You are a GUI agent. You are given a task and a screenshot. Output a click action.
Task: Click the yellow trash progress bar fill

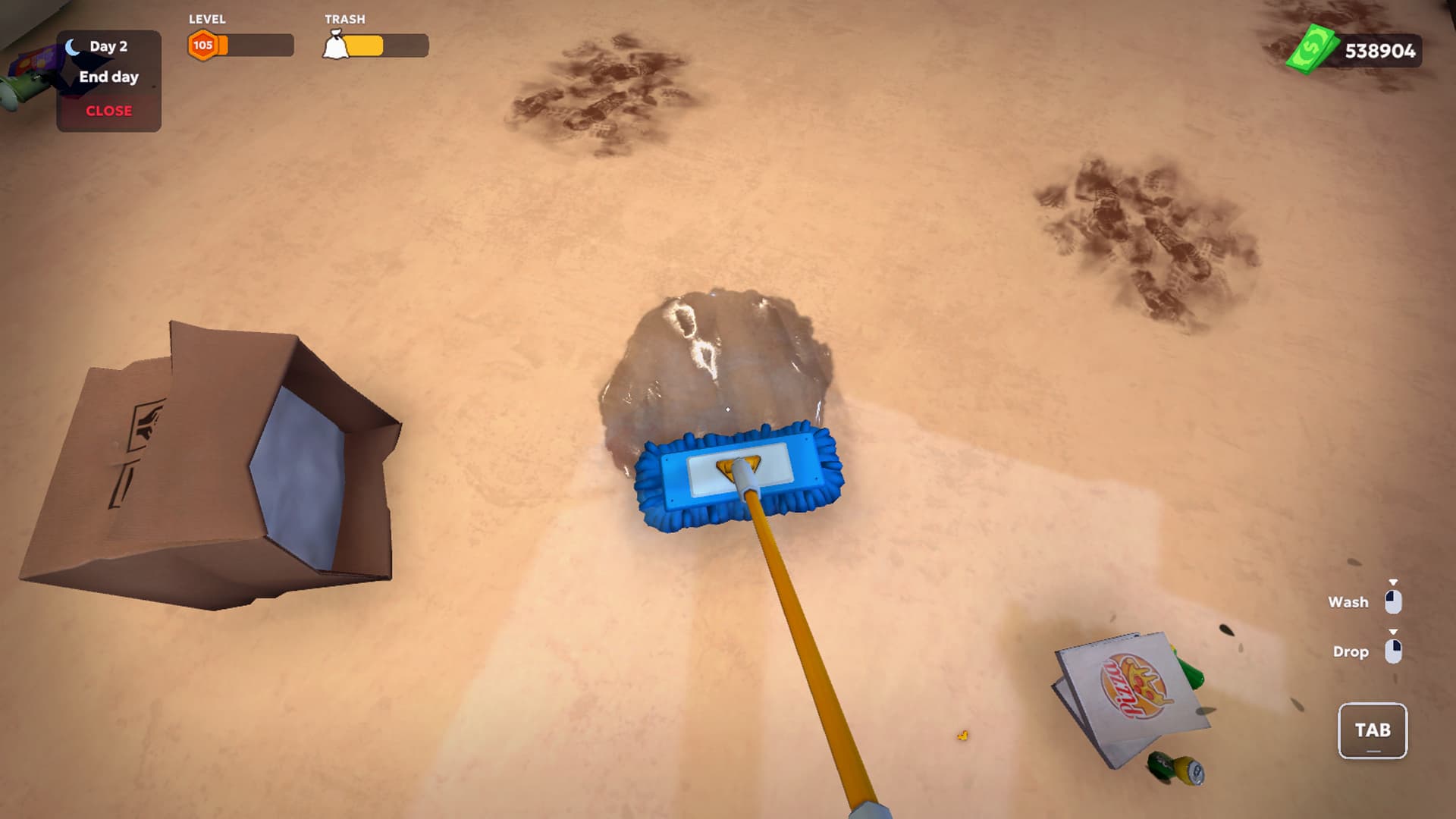pyautogui.click(x=364, y=47)
